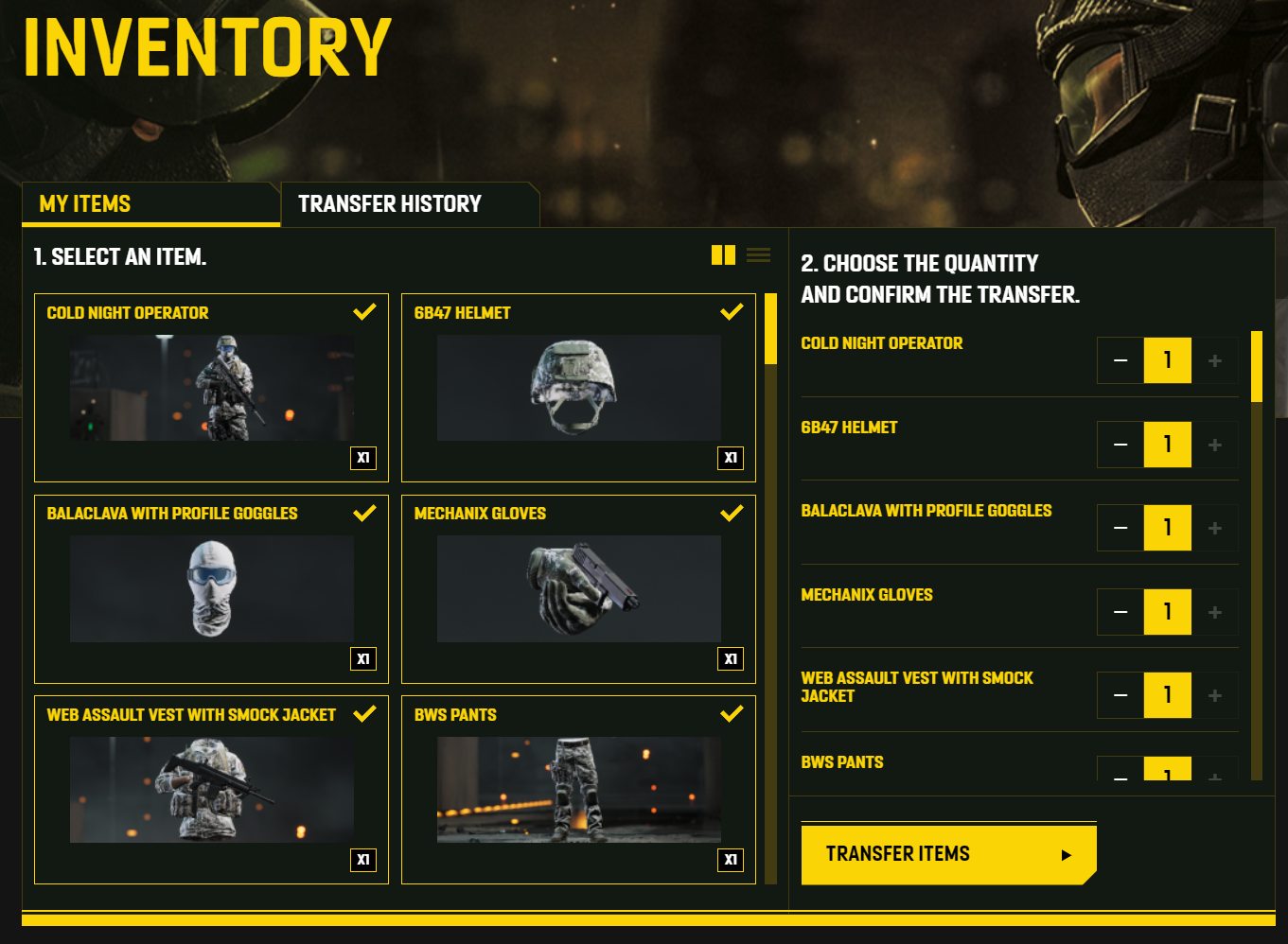Confirm with the Transfer Items button
Image resolution: width=1288 pixels, height=944 pixels.
(947, 854)
